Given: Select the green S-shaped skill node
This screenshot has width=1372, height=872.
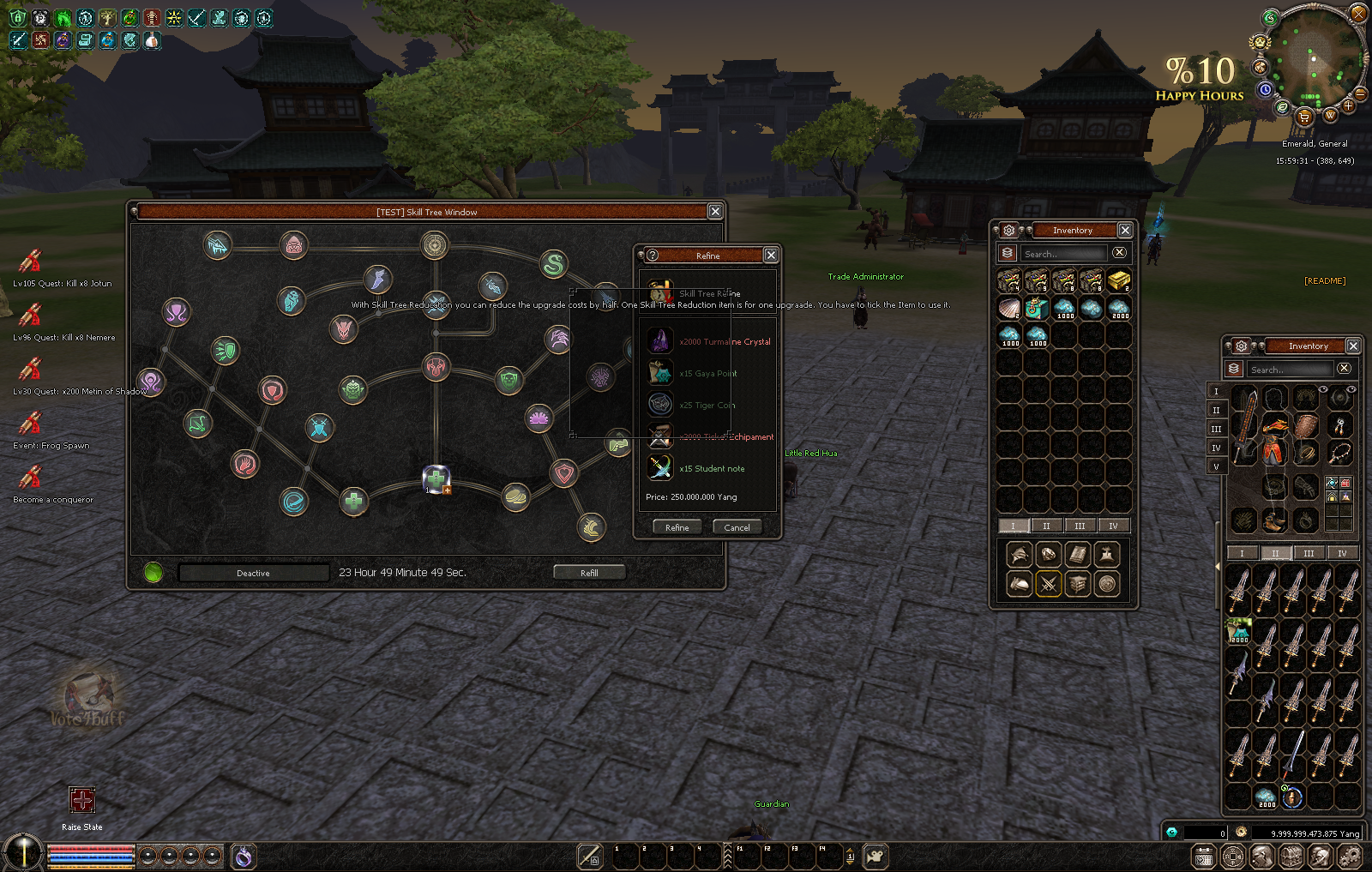Looking at the screenshot, I should click(x=554, y=264).
